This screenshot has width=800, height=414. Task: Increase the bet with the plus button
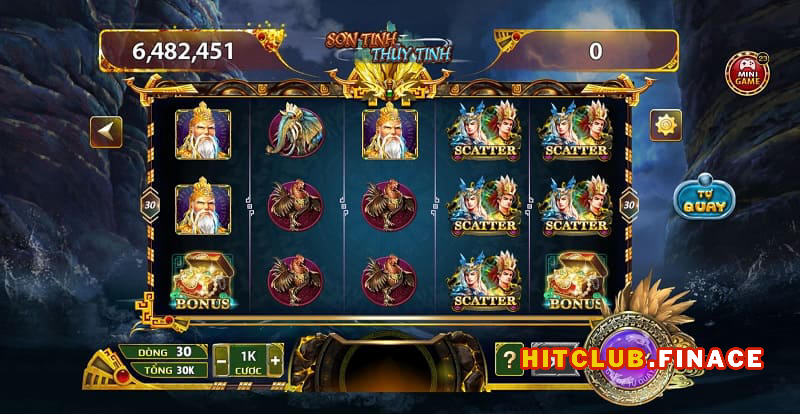coord(274,358)
